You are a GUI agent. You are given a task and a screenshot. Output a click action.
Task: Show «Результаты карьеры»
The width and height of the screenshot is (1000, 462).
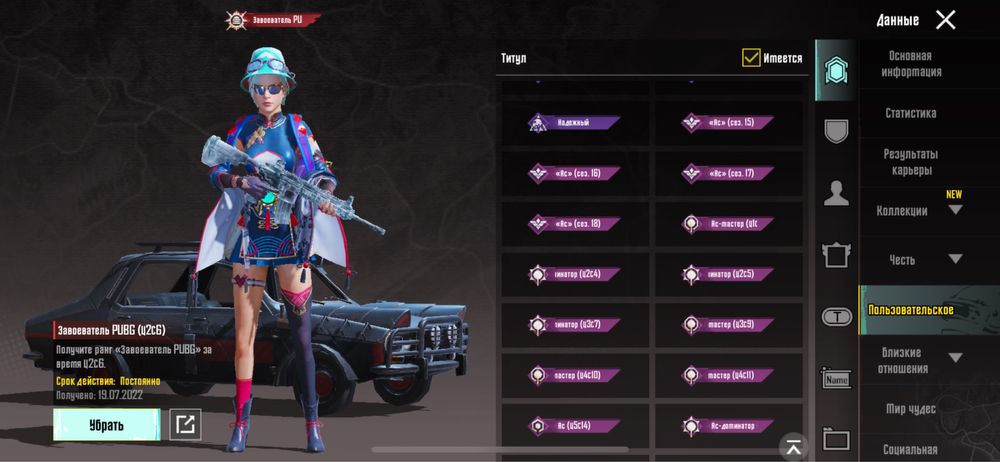pyautogui.click(x=910, y=162)
